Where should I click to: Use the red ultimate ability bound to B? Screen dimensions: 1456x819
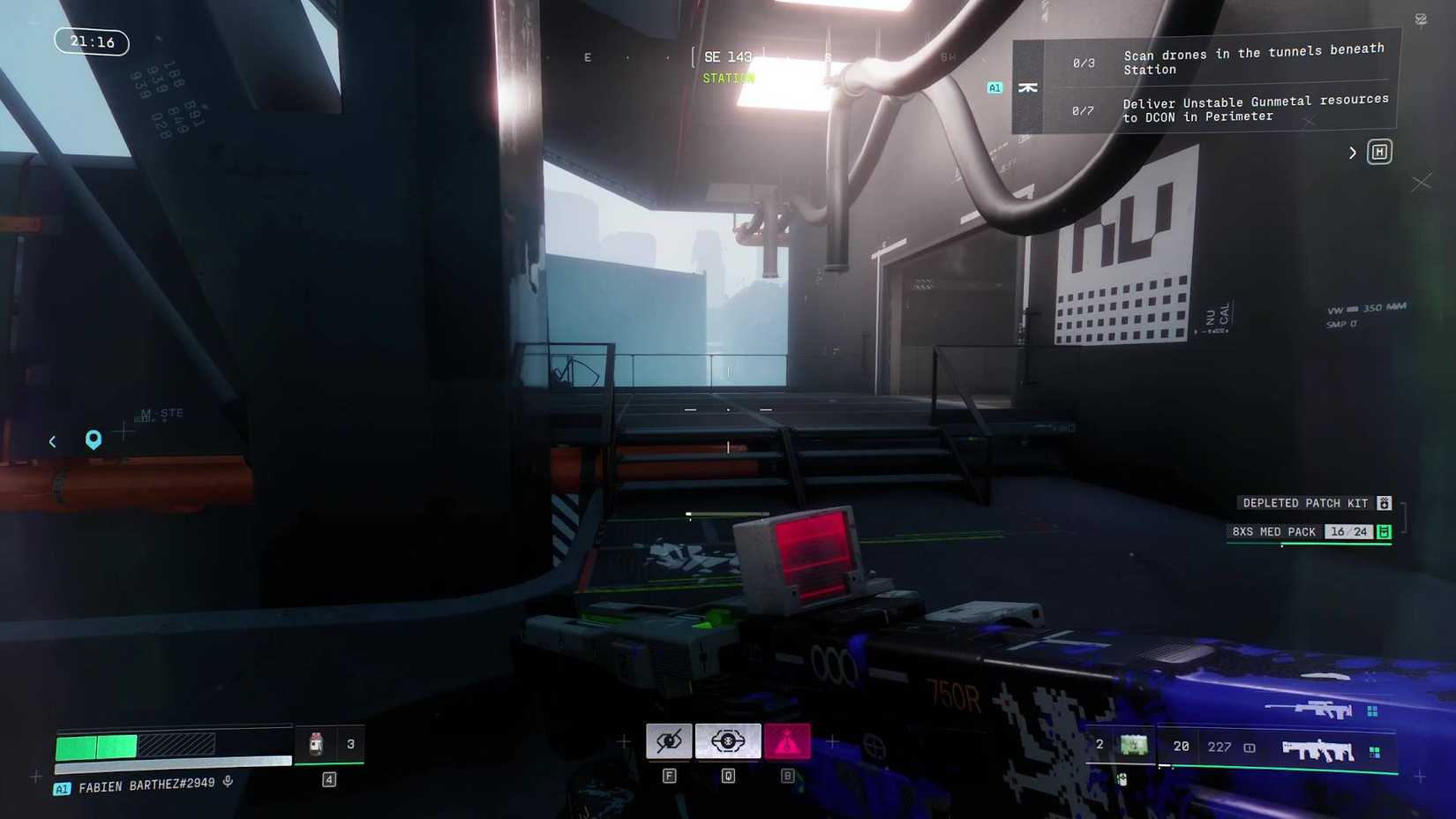point(788,741)
